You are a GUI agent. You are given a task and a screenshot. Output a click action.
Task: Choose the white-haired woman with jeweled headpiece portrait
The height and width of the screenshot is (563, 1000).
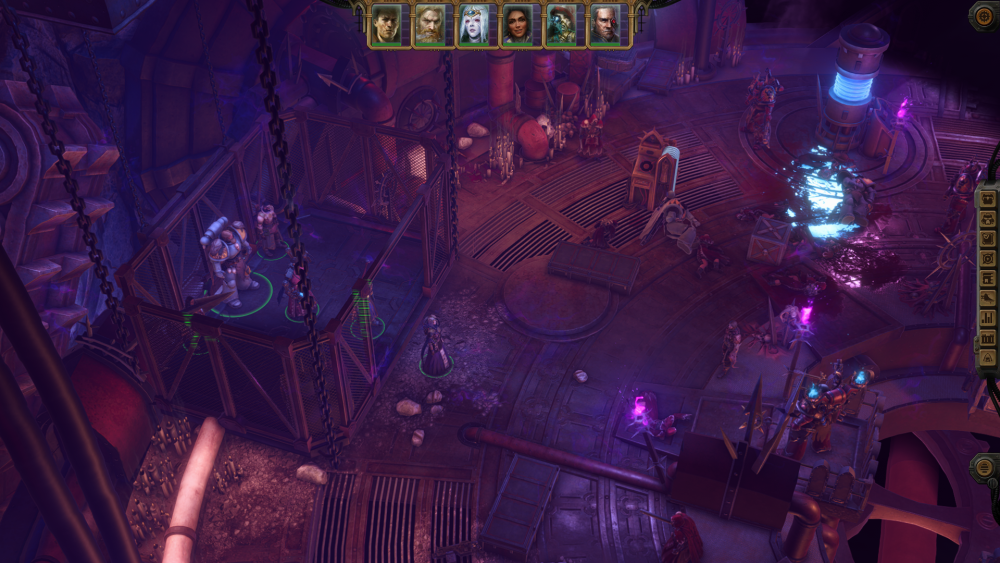pyautogui.click(x=473, y=25)
